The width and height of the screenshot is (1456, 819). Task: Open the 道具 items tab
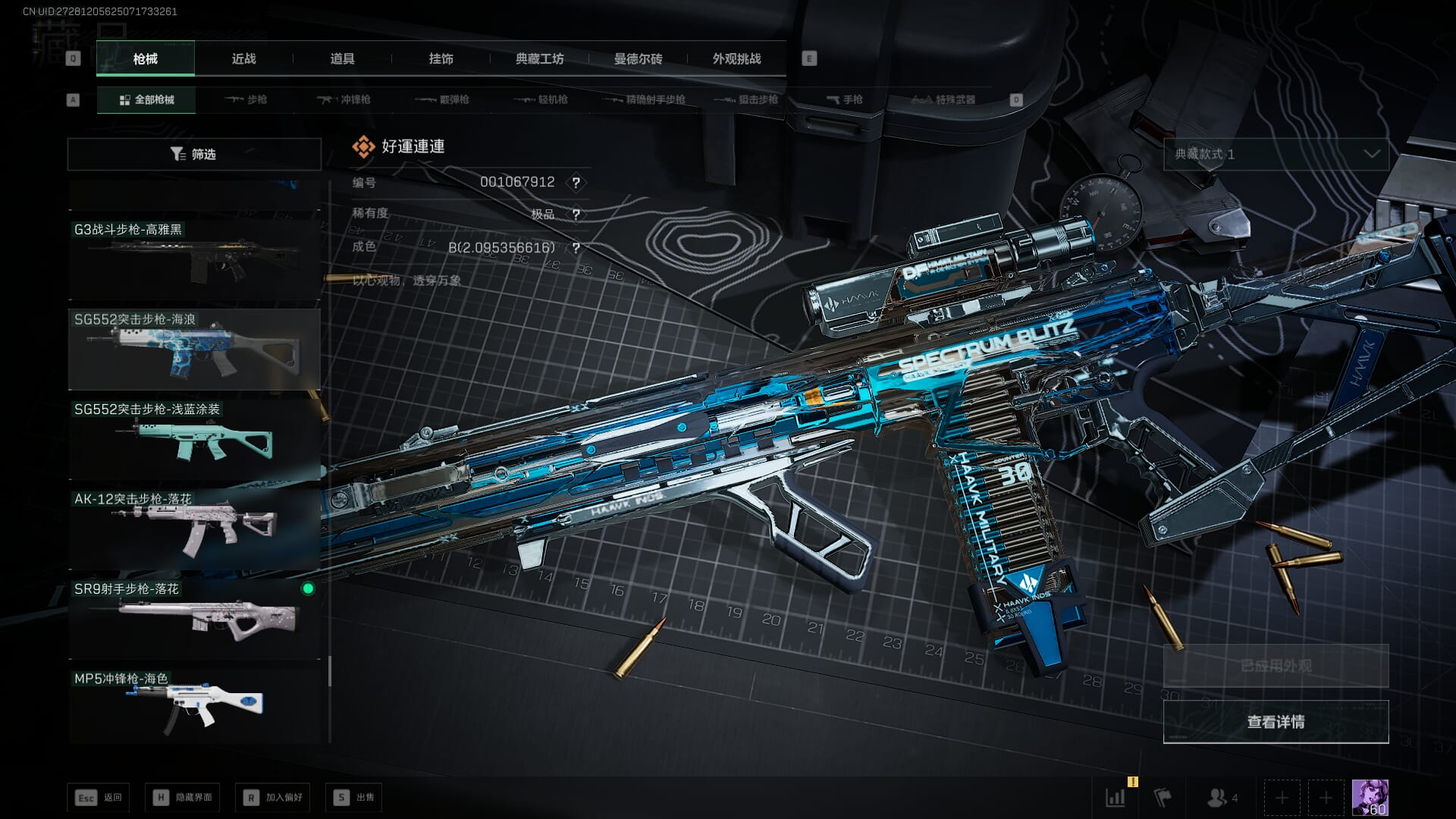pos(342,58)
